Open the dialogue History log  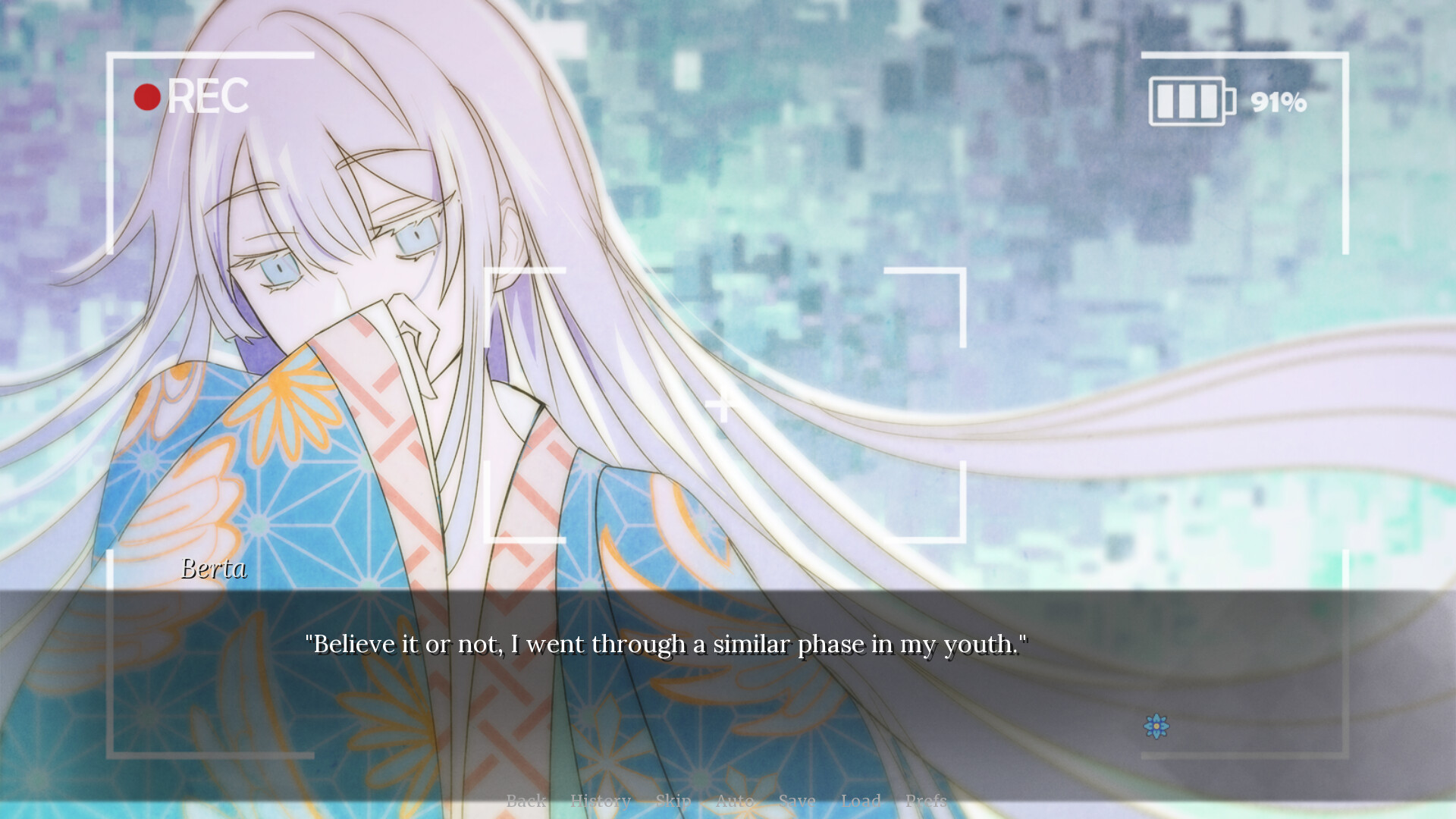(x=601, y=800)
